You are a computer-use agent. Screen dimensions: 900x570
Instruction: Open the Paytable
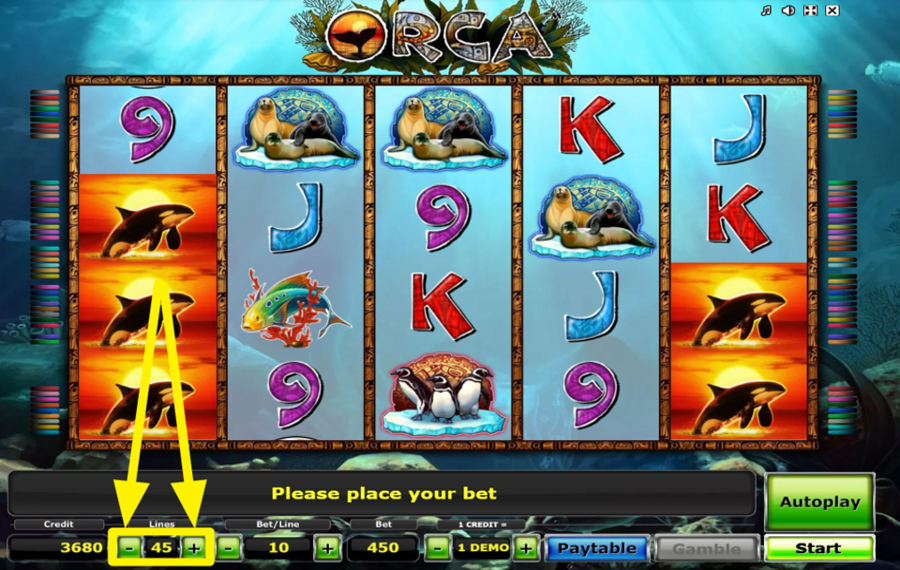[x=596, y=548]
